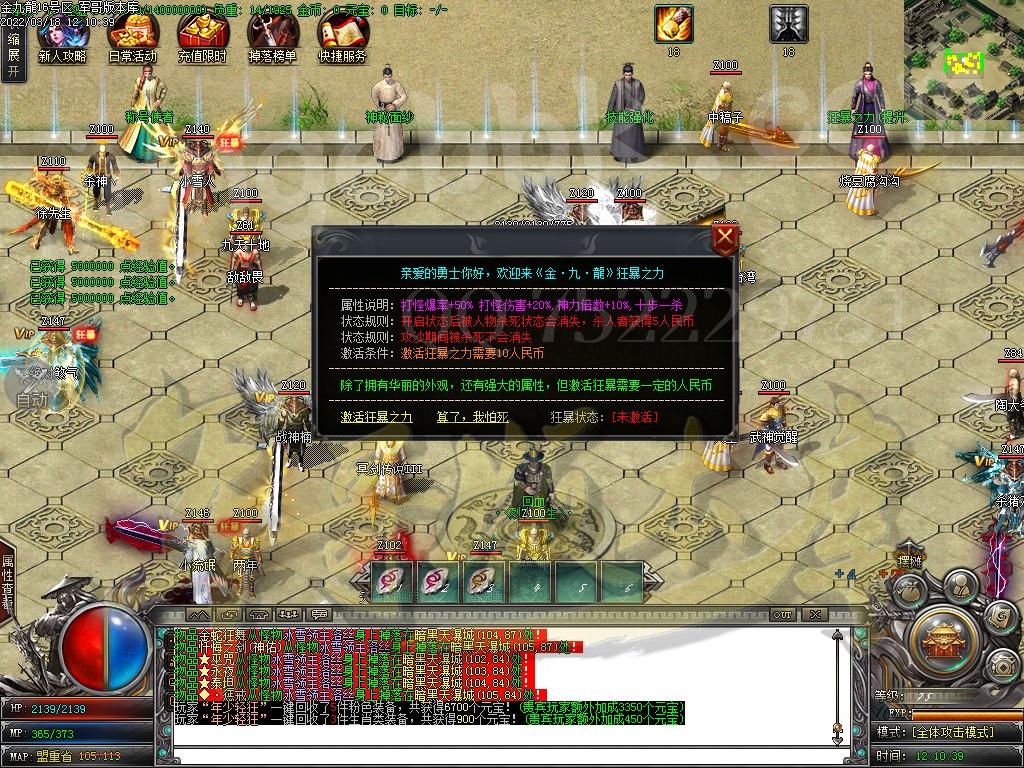Screen dimensions: 1024x768
Task: Open the 日常活动 daily events menu
Action: [132, 40]
